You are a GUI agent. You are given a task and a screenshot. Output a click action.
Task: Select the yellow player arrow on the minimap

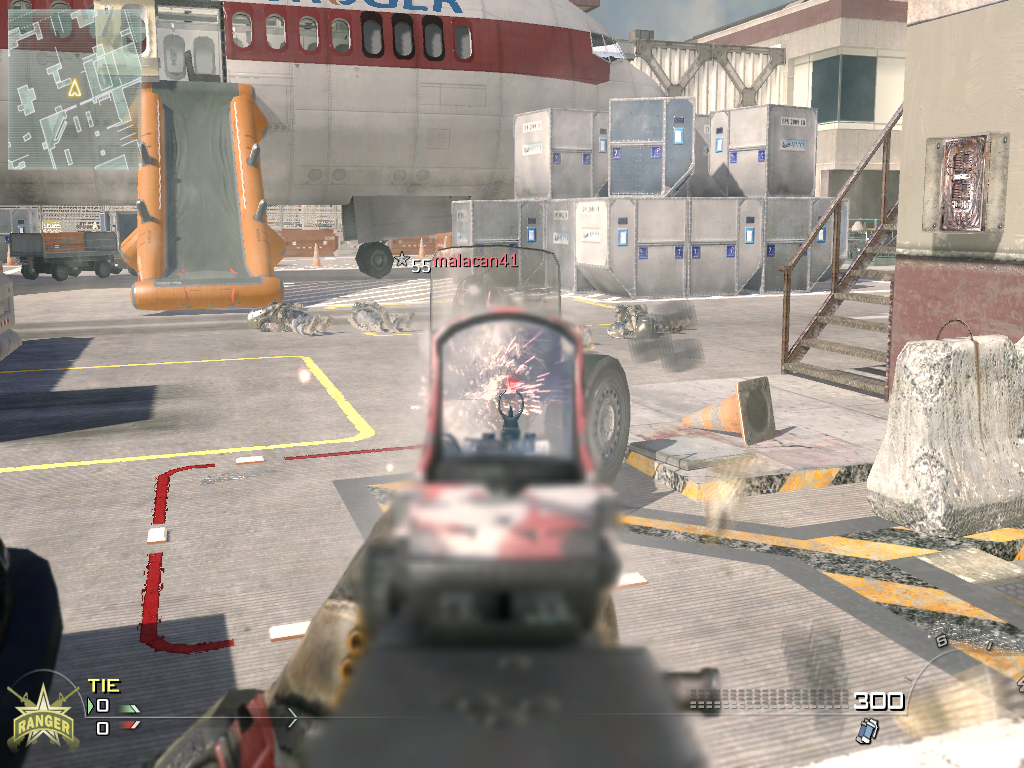[73, 88]
